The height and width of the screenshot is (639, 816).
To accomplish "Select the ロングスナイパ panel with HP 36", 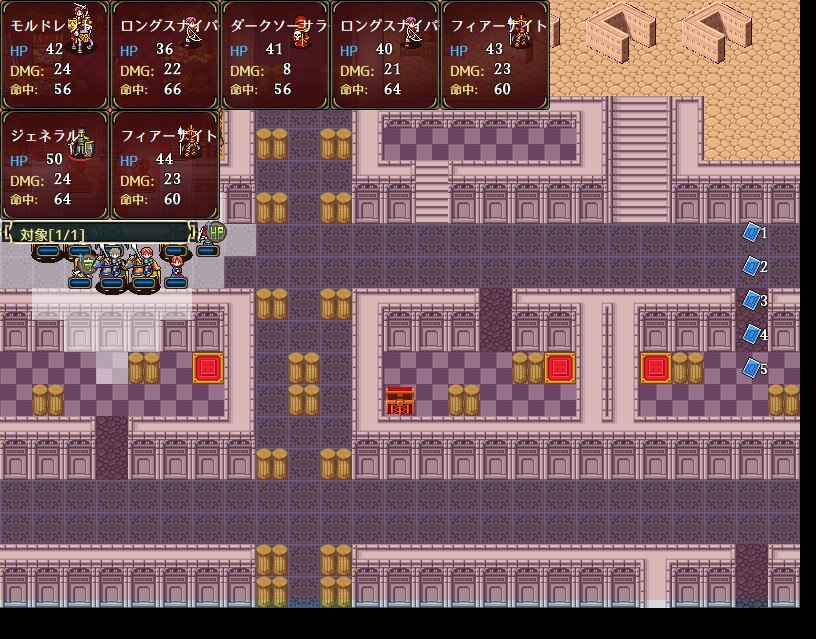I will 165,55.
